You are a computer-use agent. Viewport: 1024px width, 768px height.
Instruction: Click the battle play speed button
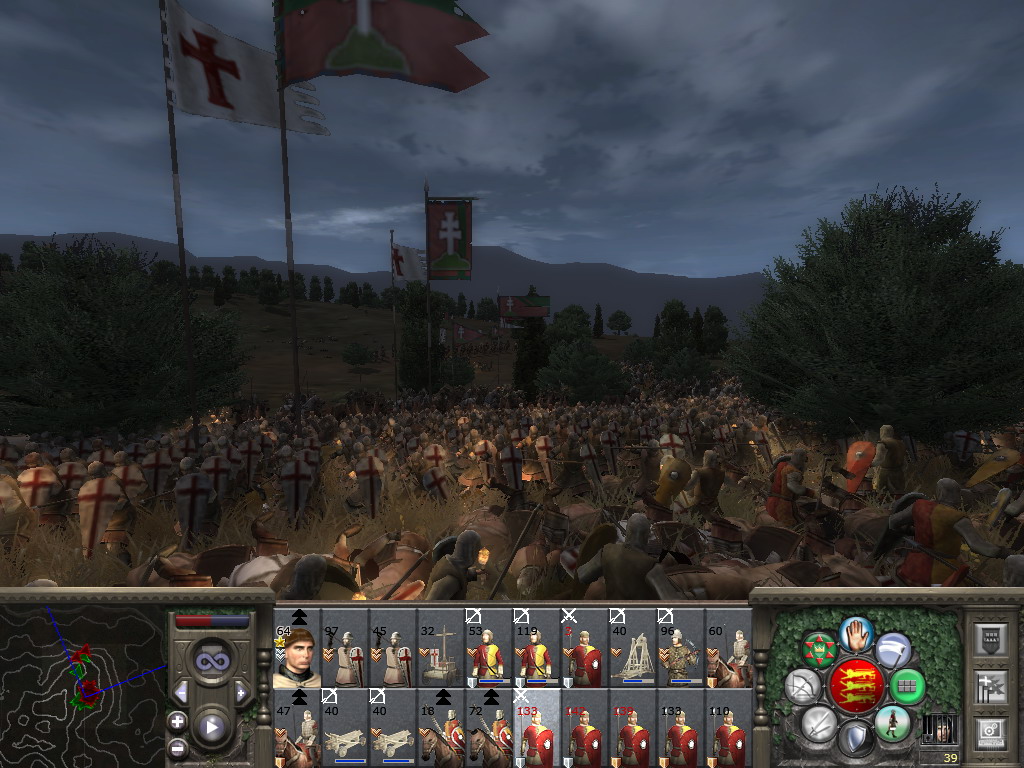[x=211, y=727]
